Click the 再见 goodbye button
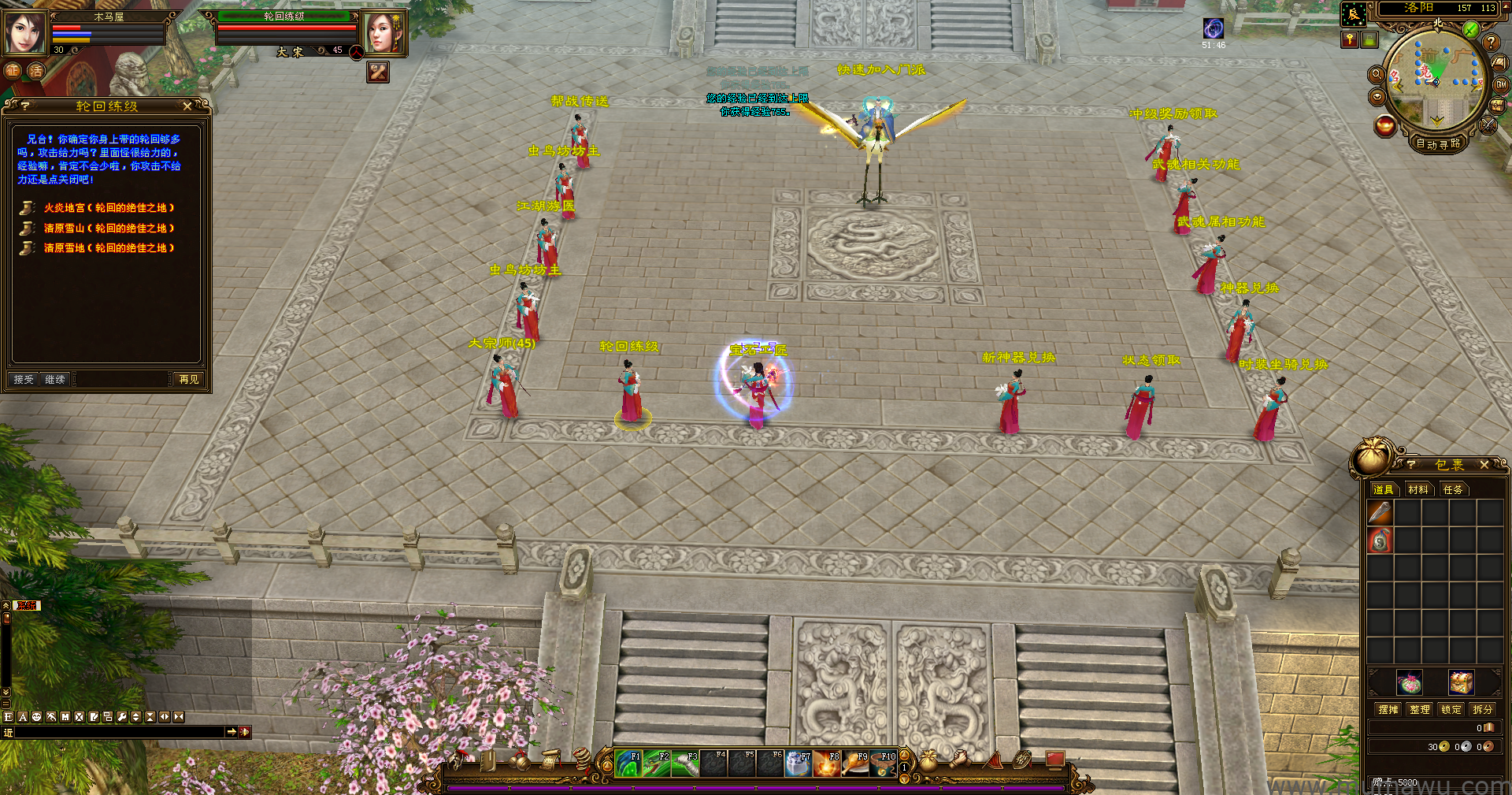 (x=189, y=380)
